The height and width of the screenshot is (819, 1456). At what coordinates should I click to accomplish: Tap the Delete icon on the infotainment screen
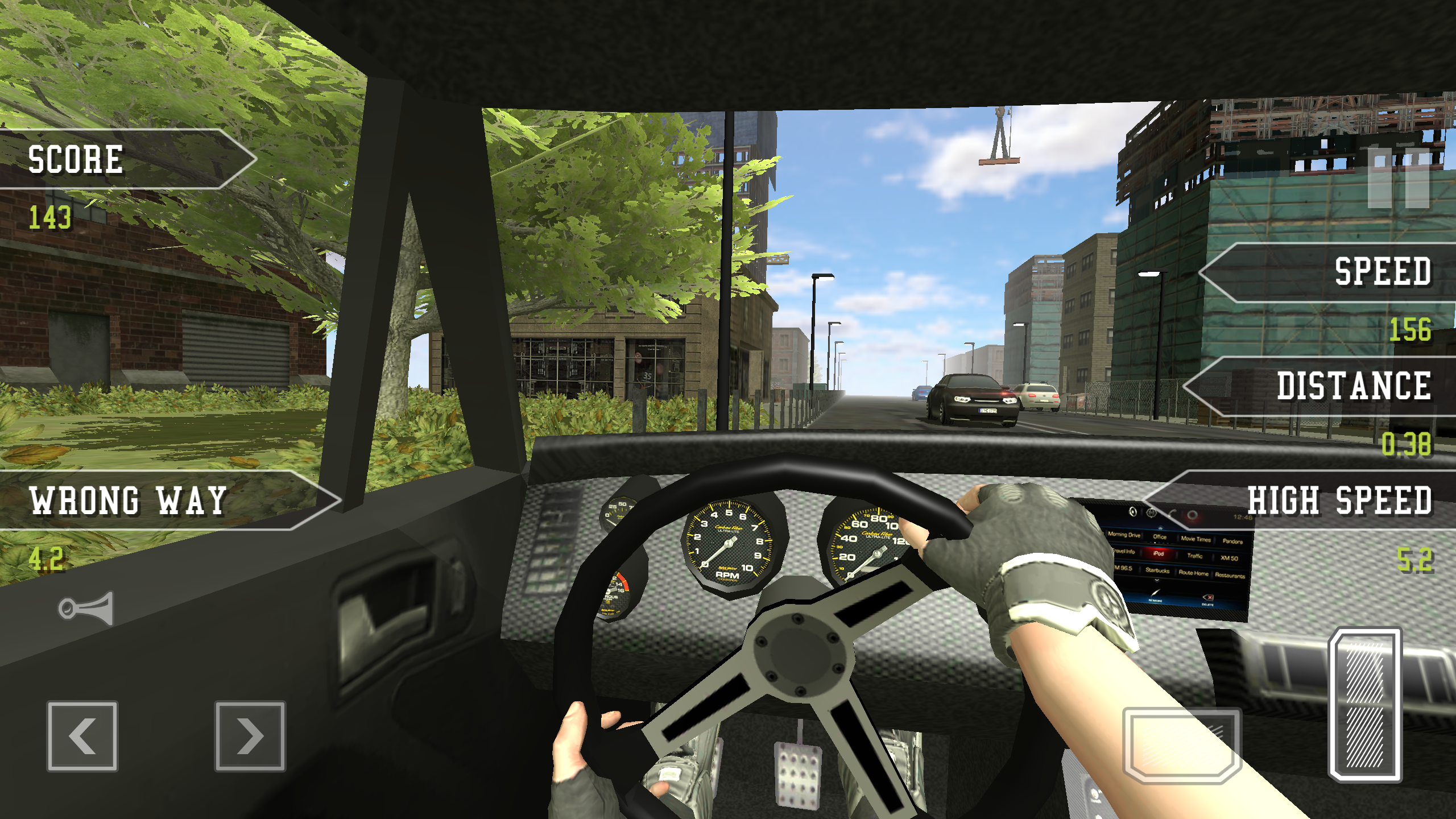(1208, 599)
